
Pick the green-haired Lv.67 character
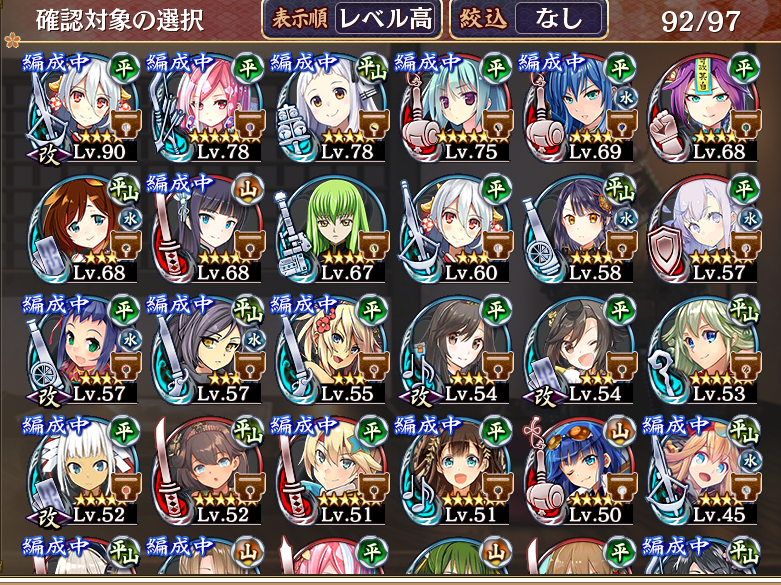coord(335,230)
